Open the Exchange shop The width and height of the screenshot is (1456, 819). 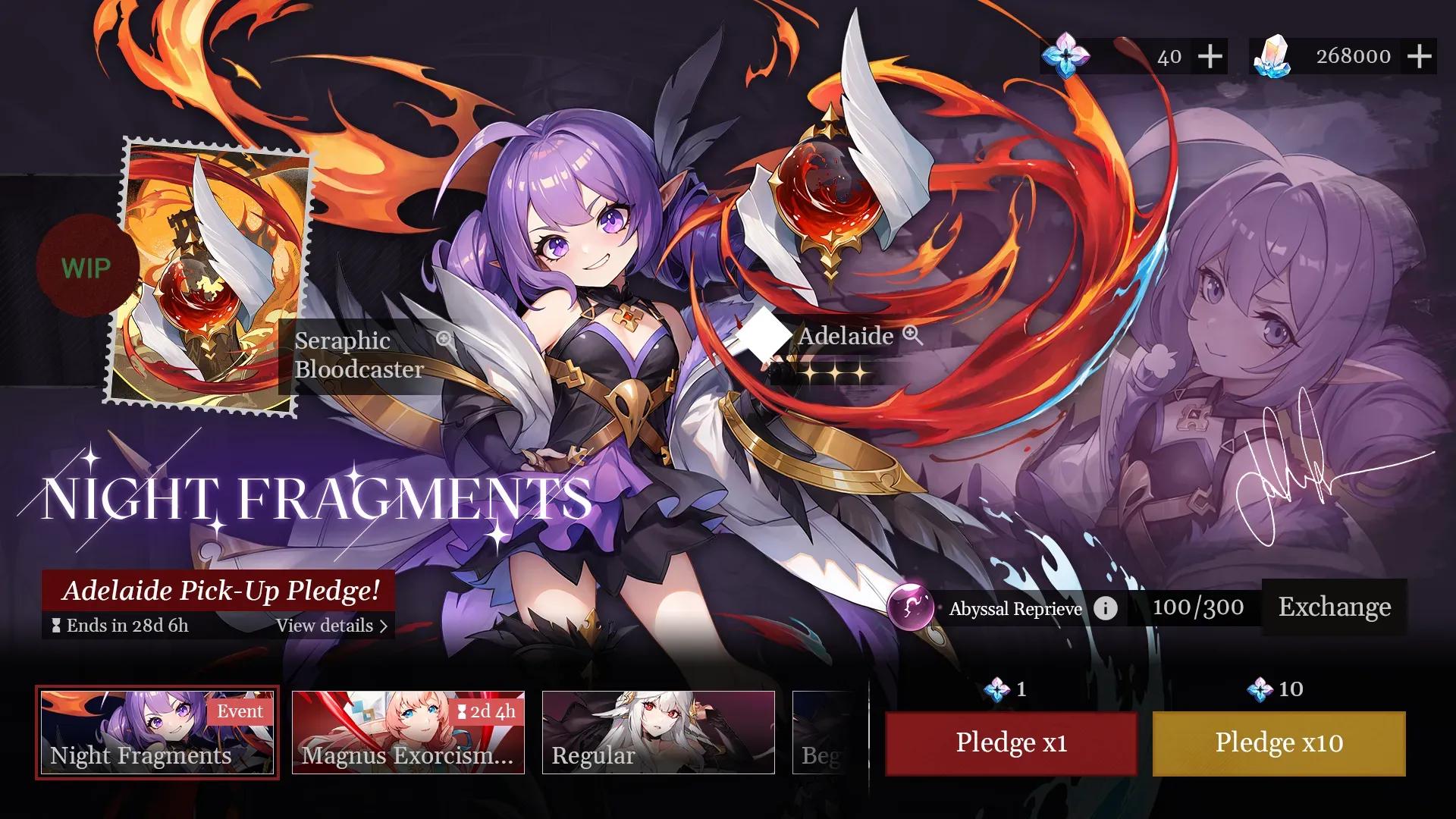[x=1334, y=607]
